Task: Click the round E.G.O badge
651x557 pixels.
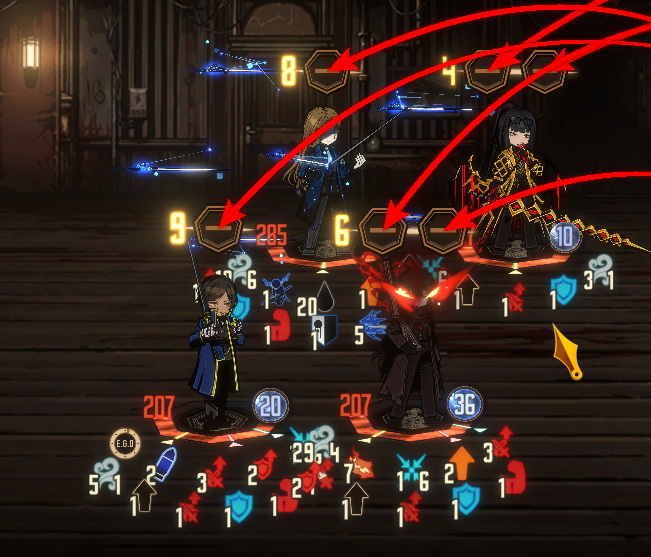Action: [124, 443]
